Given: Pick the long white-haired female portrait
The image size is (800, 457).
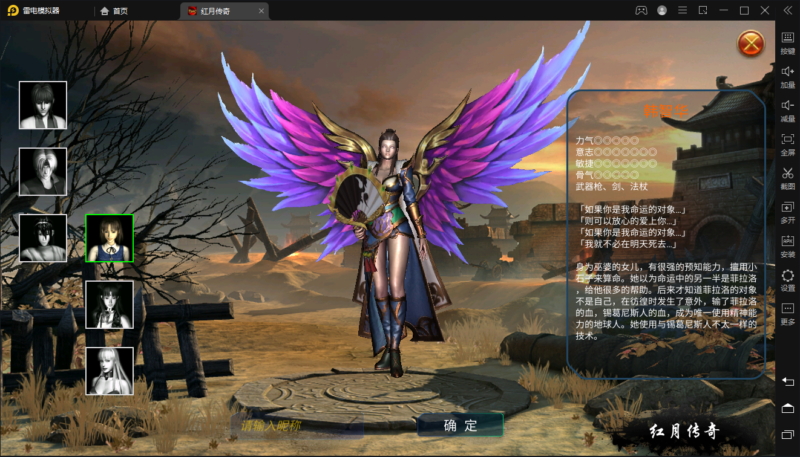Looking at the screenshot, I should (x=110, y=370).
